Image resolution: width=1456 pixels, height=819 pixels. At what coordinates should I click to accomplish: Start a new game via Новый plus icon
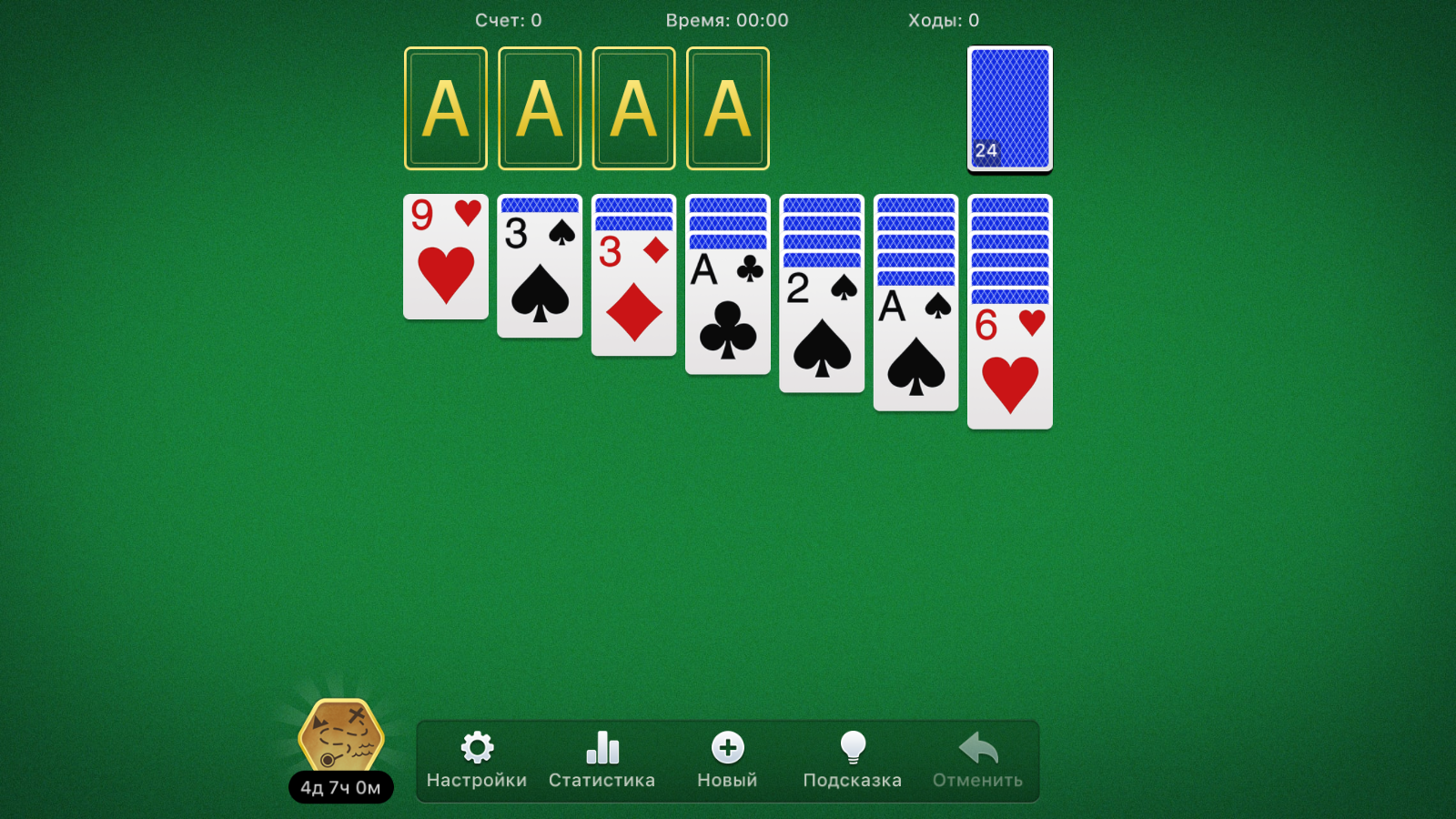point(727,748)
